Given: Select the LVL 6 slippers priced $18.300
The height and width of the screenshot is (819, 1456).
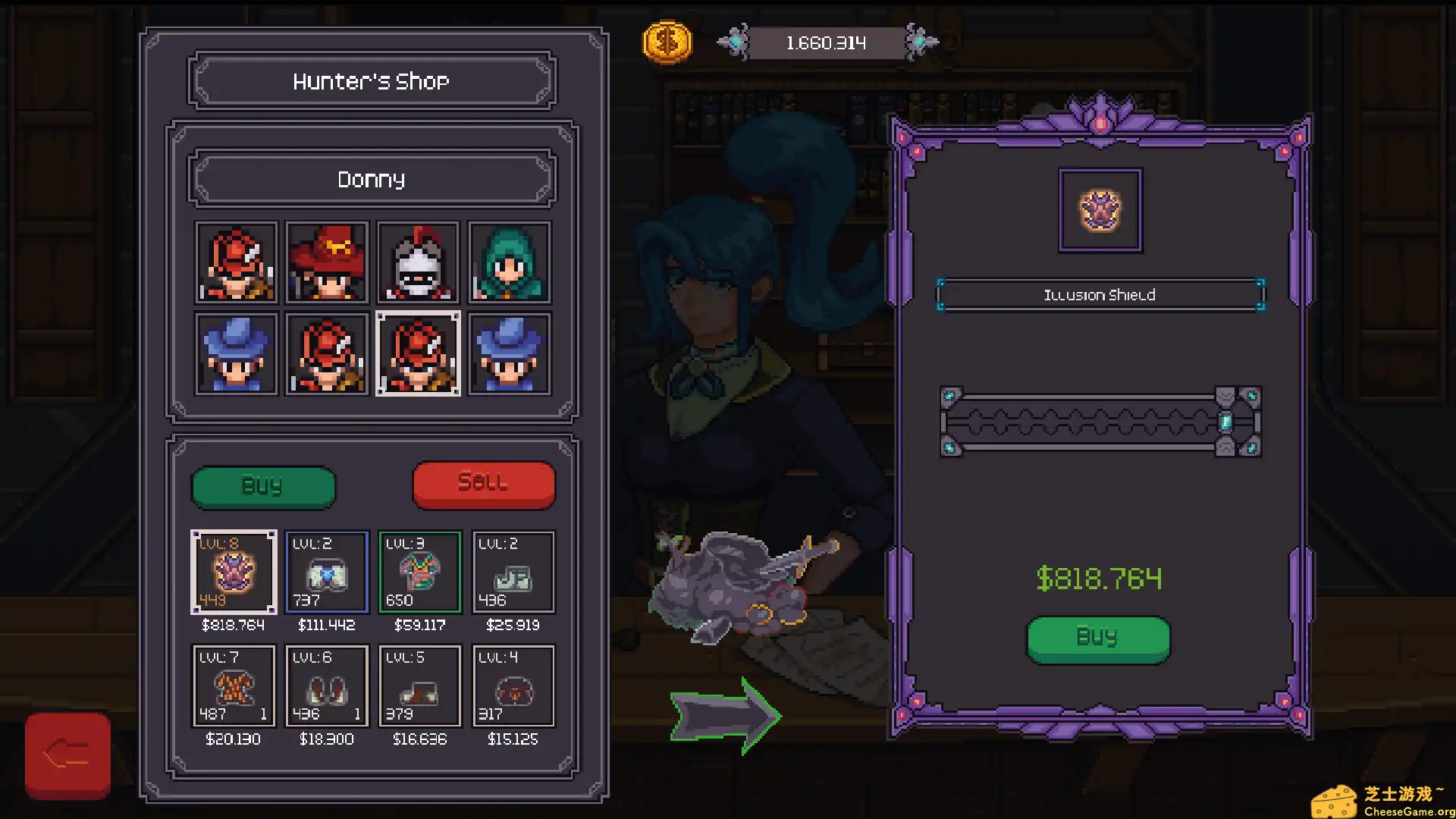Looking at the screenshot, I should tap(327, 686).
